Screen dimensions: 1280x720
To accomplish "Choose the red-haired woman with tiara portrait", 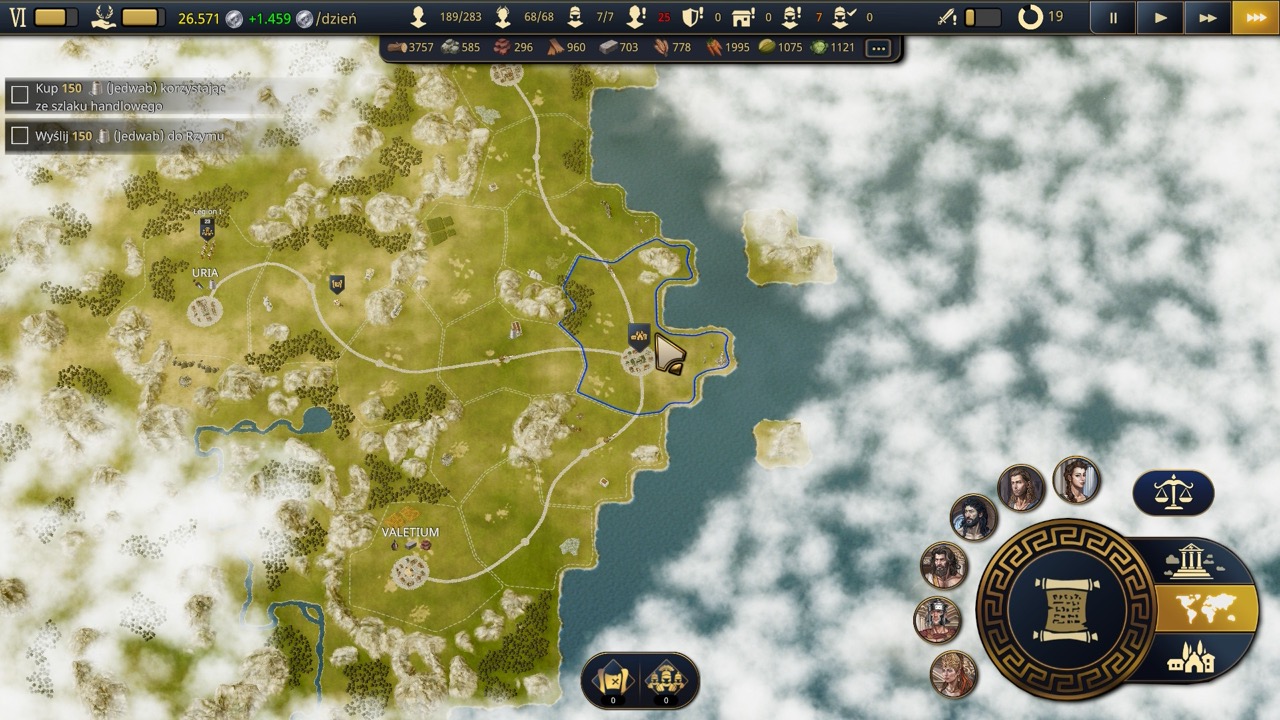I will click(x=953, y=674).
